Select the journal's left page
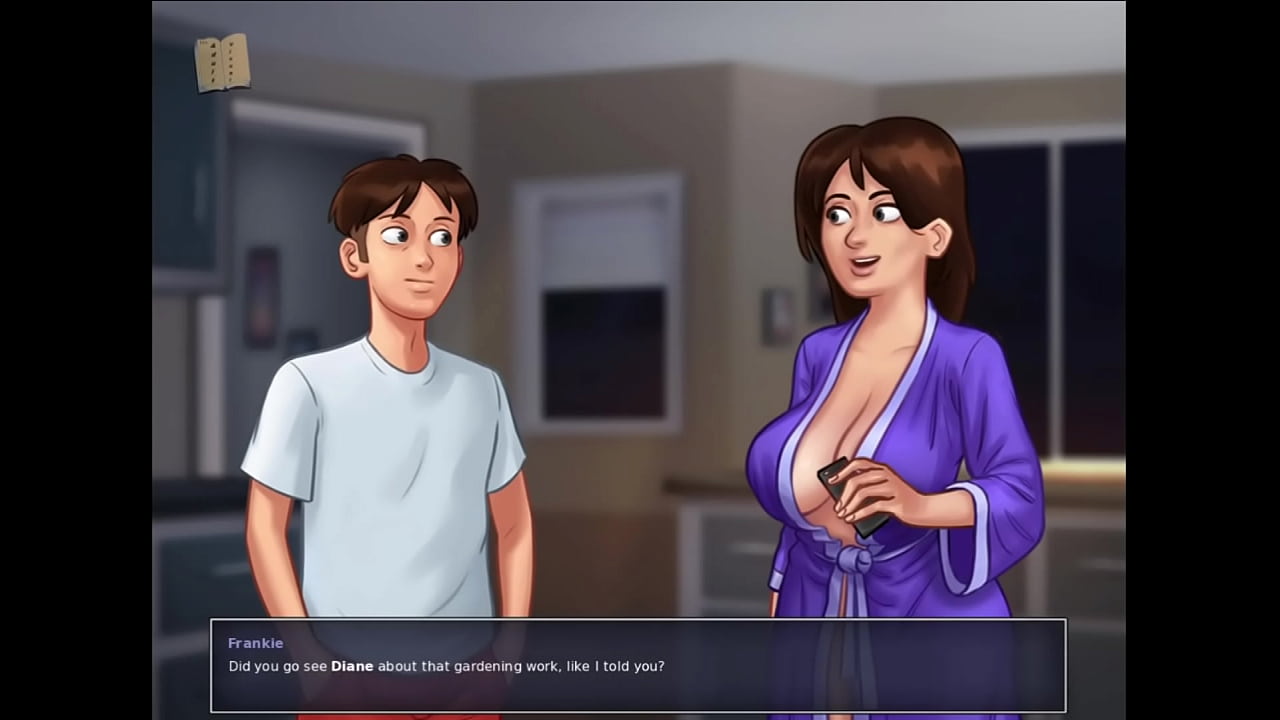Viewport: 1280px width, 720px height. coord(213,63)
